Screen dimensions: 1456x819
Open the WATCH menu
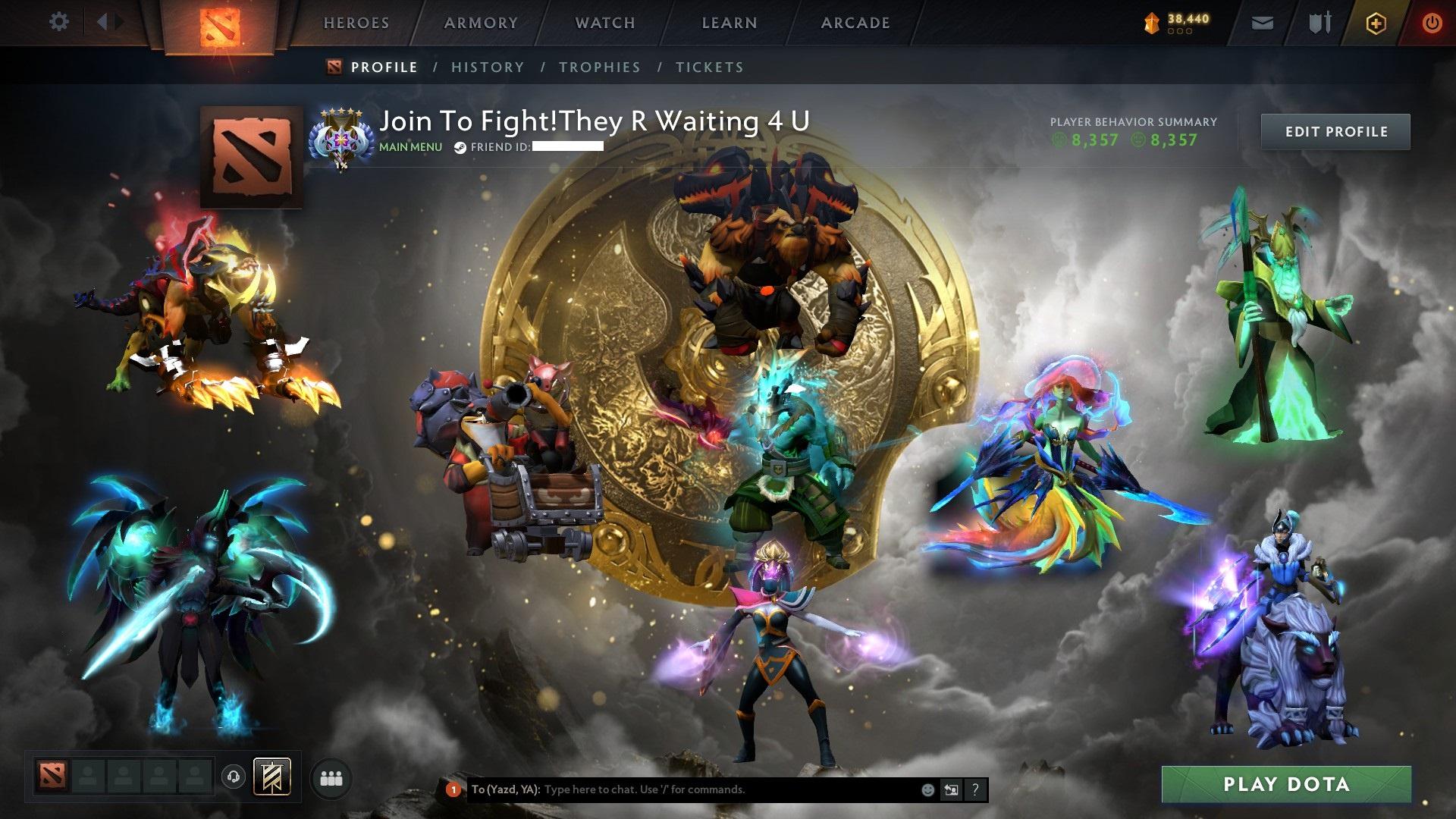tap(604, 23)
